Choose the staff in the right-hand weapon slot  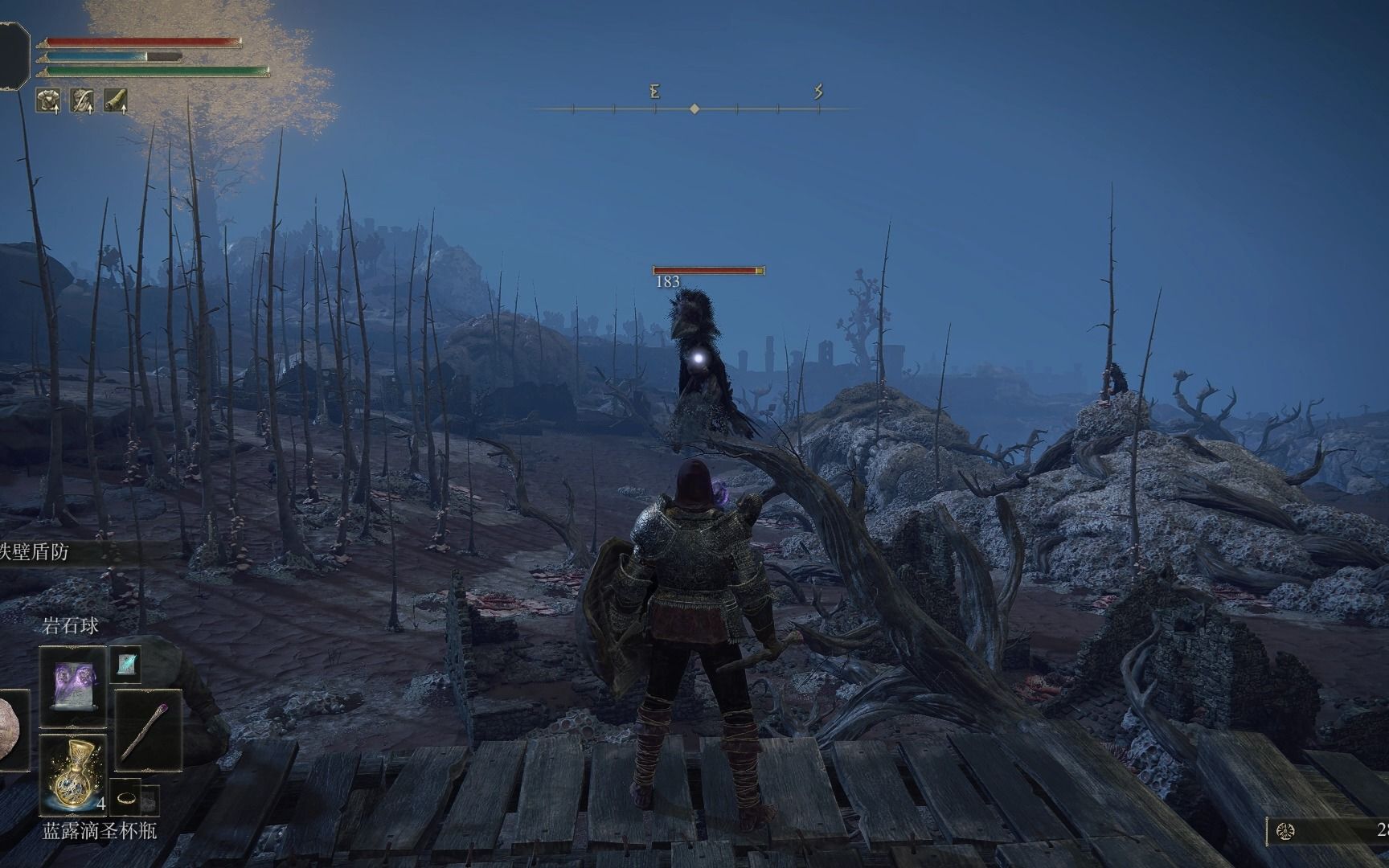pos(148,730)
